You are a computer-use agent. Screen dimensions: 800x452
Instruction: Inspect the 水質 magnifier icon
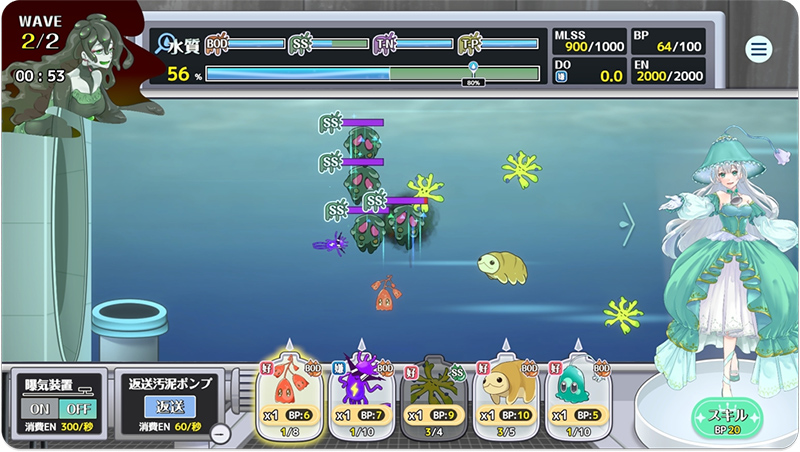[165, 44]
